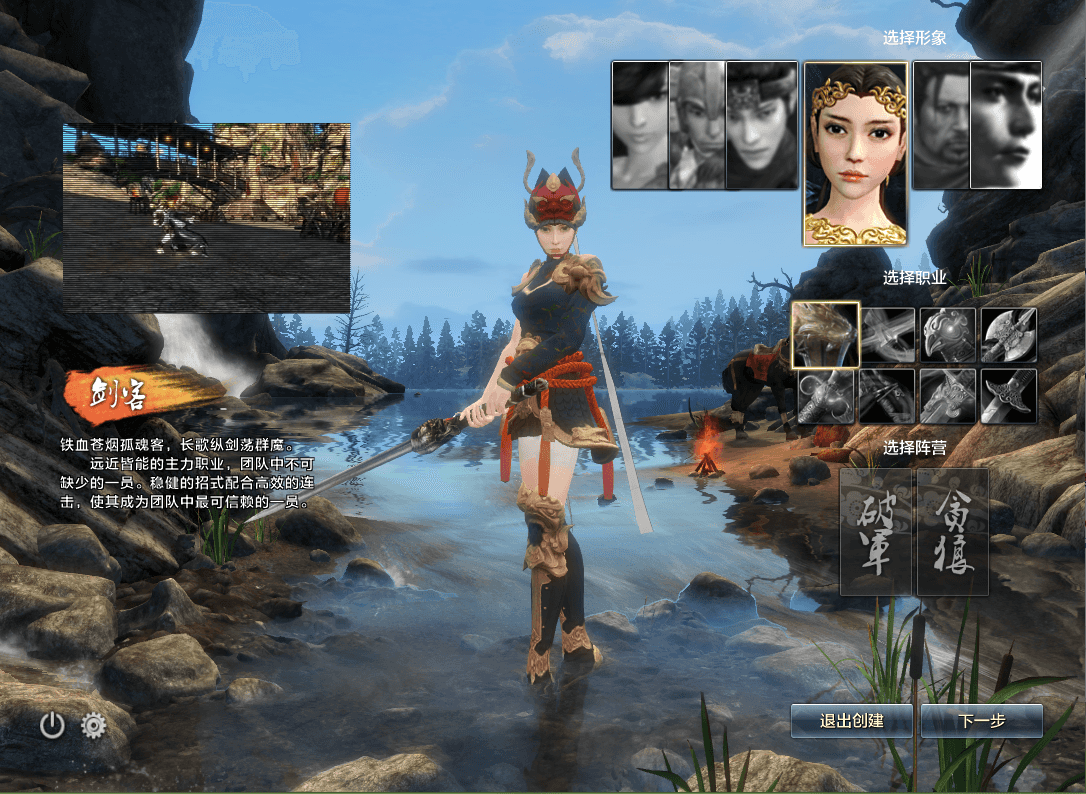The width and height of the screenshot is (1086, 794).
Task: Choose the 破军 faction tile
Action: 876,532
